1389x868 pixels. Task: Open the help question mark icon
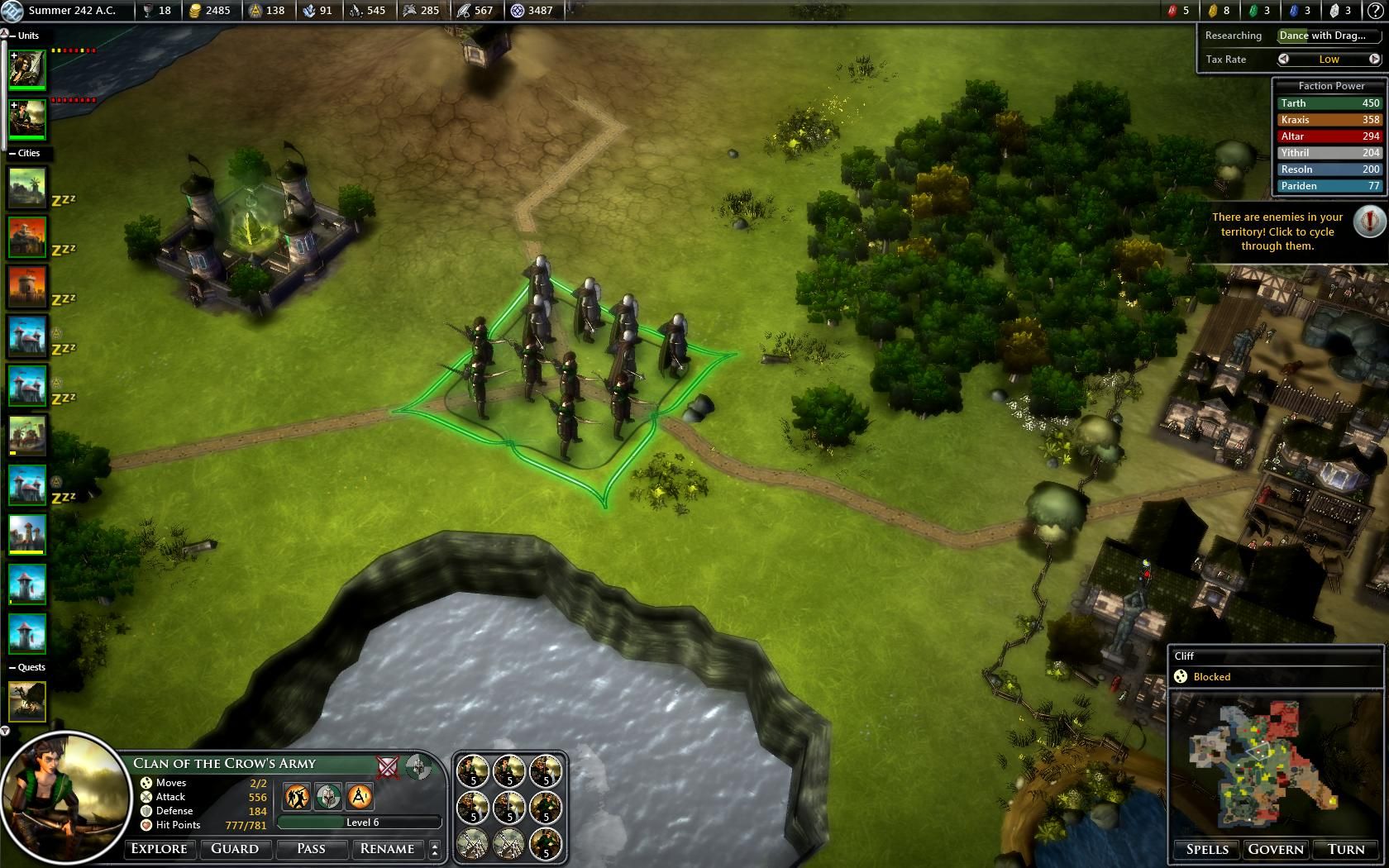1375,11
